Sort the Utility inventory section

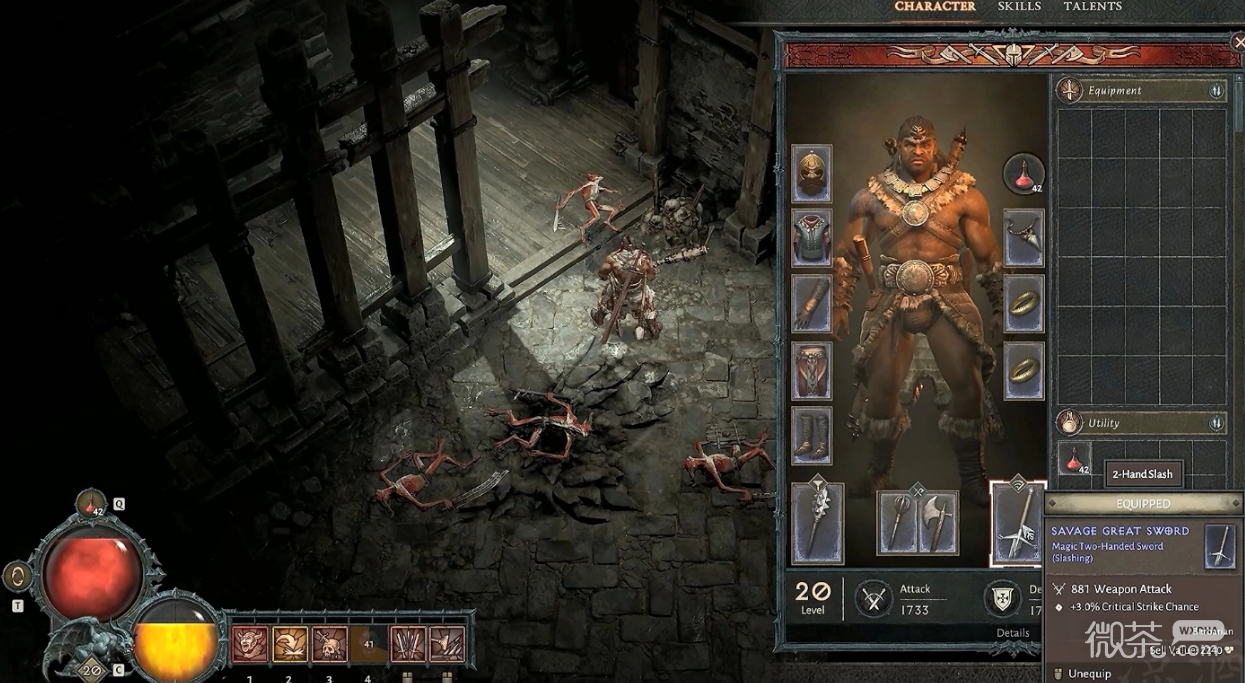tap(1216, 423)
